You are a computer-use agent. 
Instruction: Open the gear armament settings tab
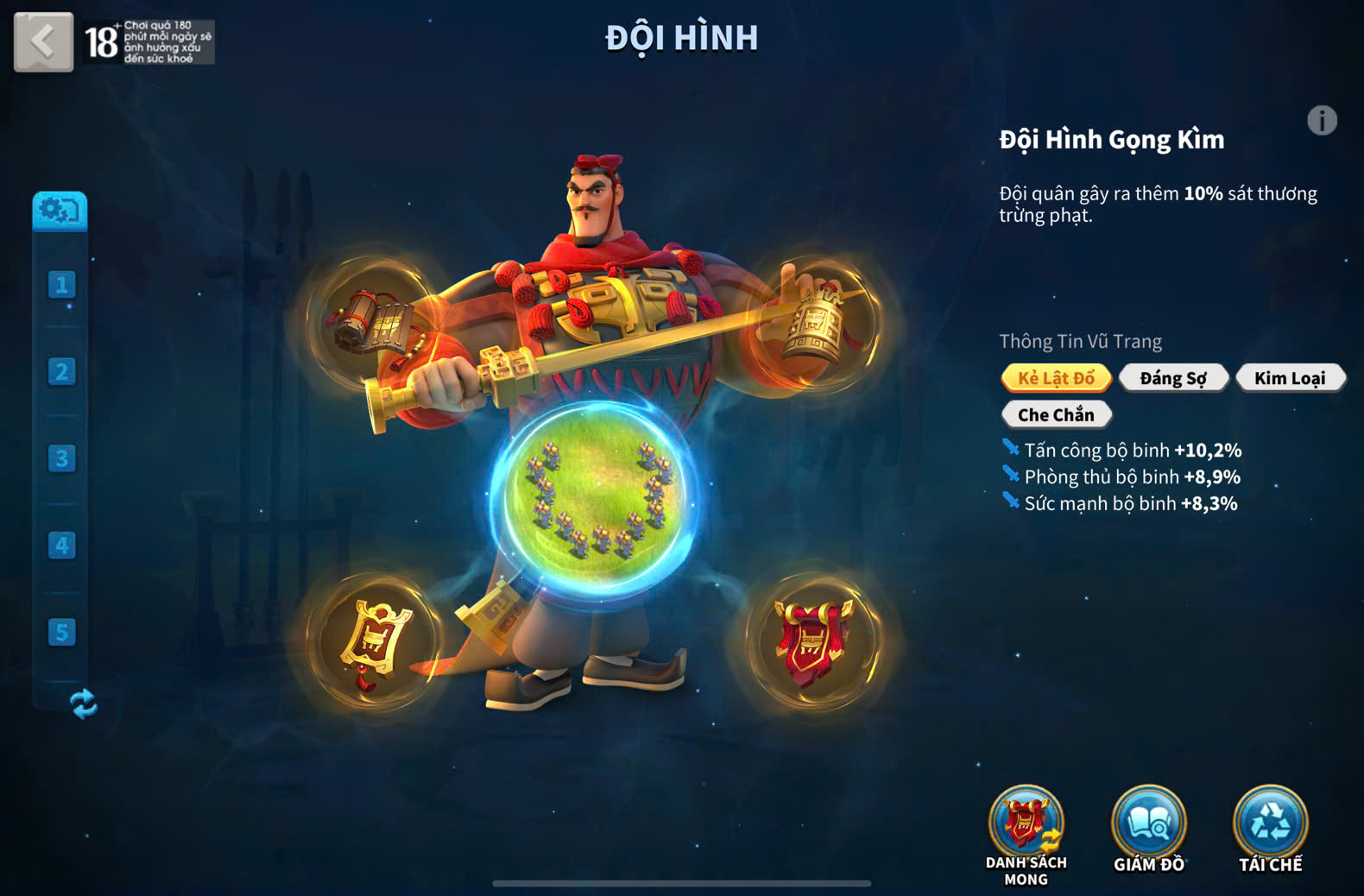(x=60, y=211)
